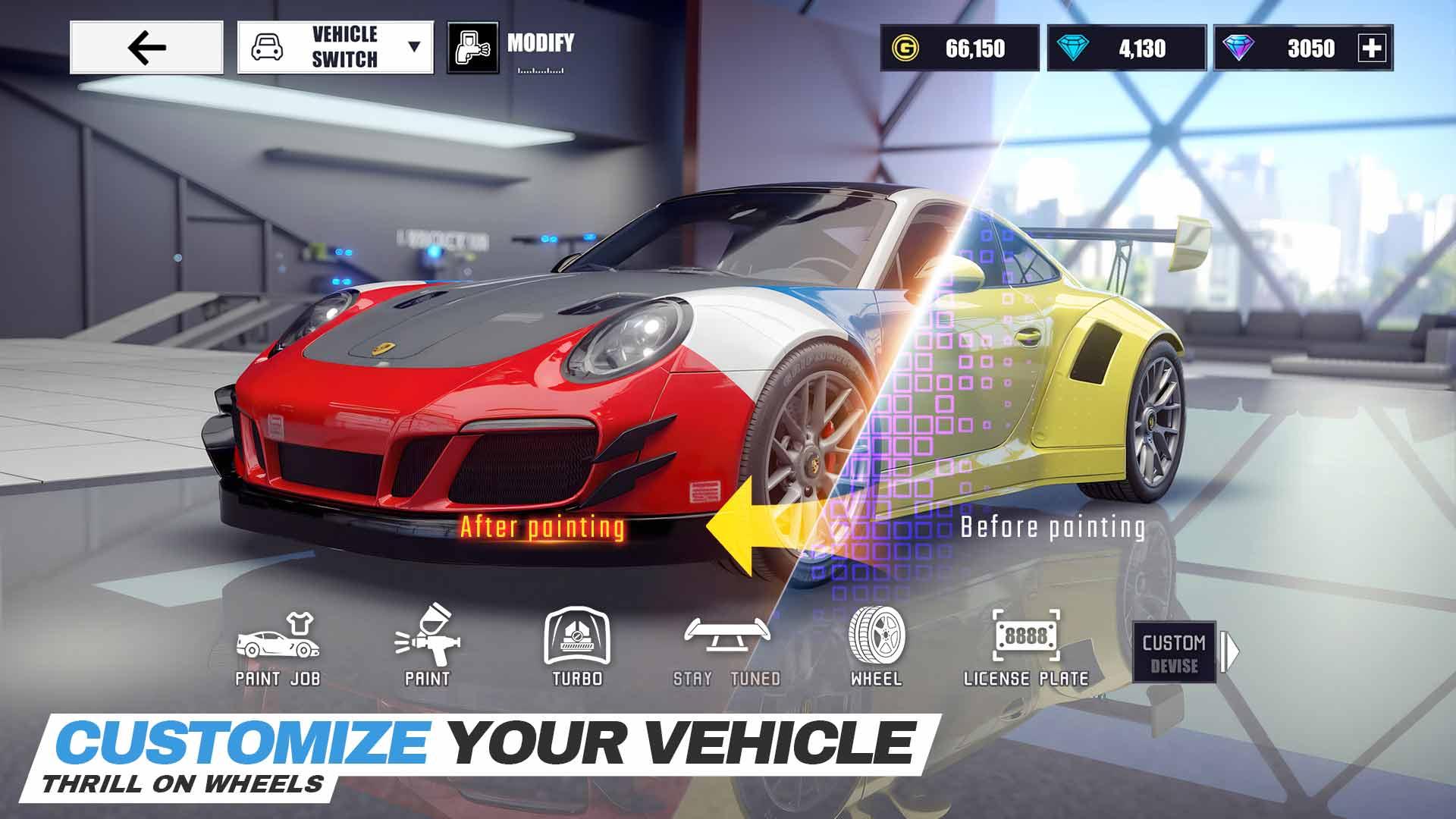Add more purple gems with plus button
This screenshot has height=819, width=1456.
coord(1373,49)
